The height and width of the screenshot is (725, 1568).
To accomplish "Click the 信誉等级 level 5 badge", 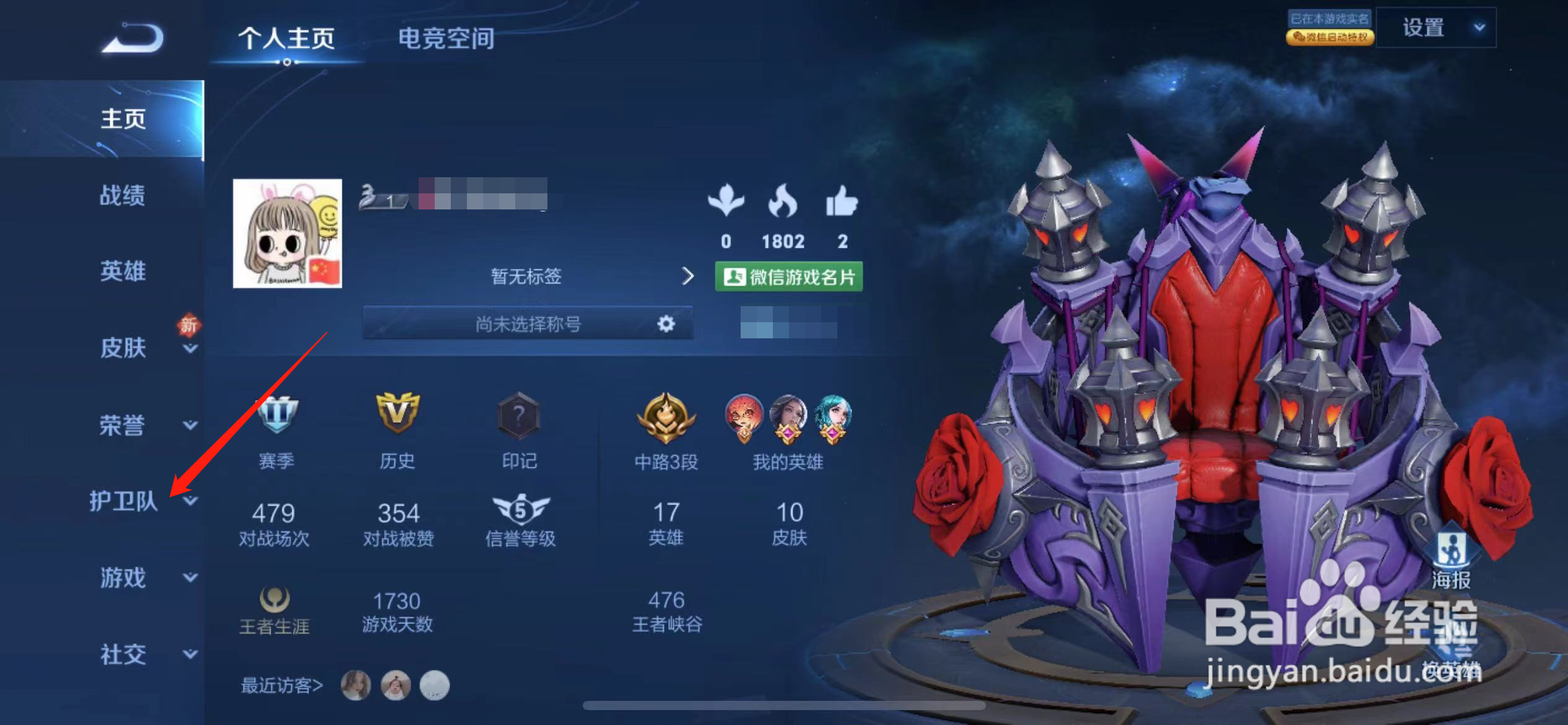I will tap(522, 508).
